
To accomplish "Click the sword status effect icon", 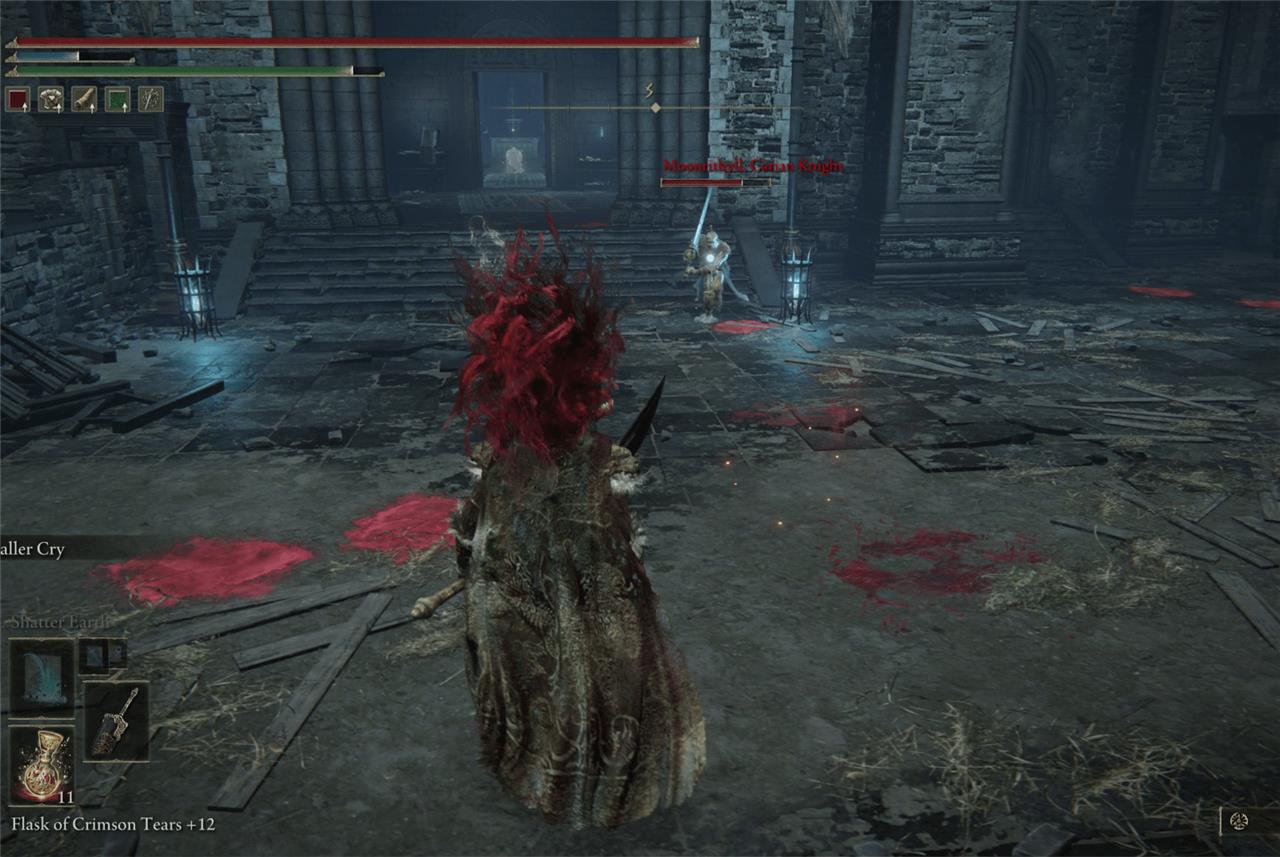I will [x=150, y=99].
